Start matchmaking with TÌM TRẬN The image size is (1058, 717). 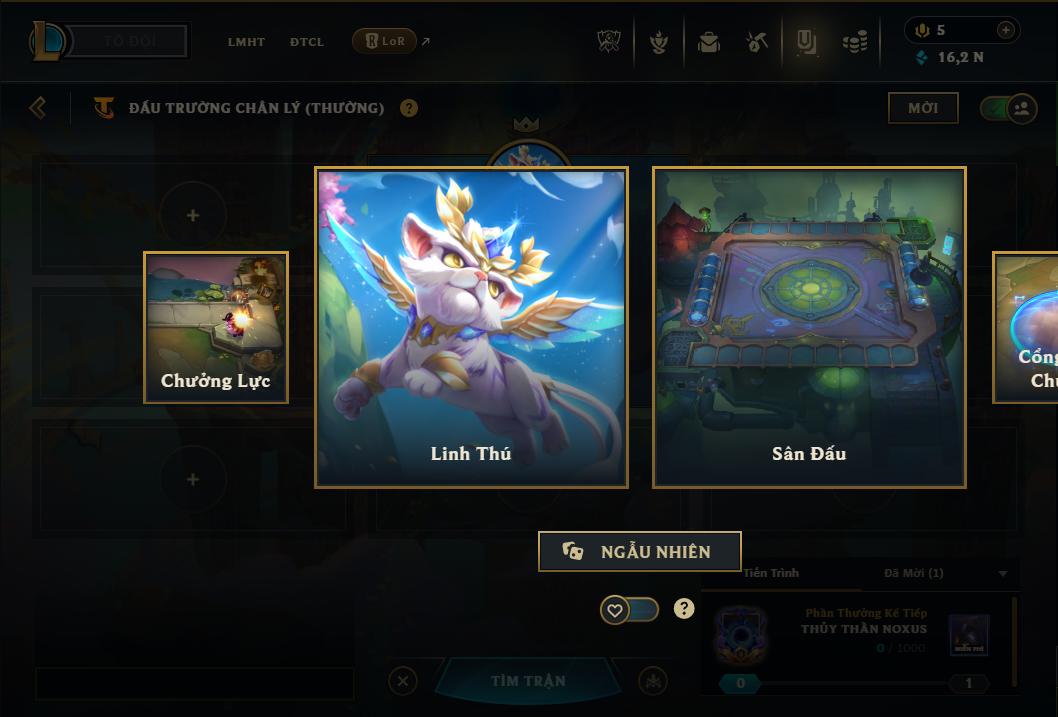pyautogui.click(x=528, y=681)
